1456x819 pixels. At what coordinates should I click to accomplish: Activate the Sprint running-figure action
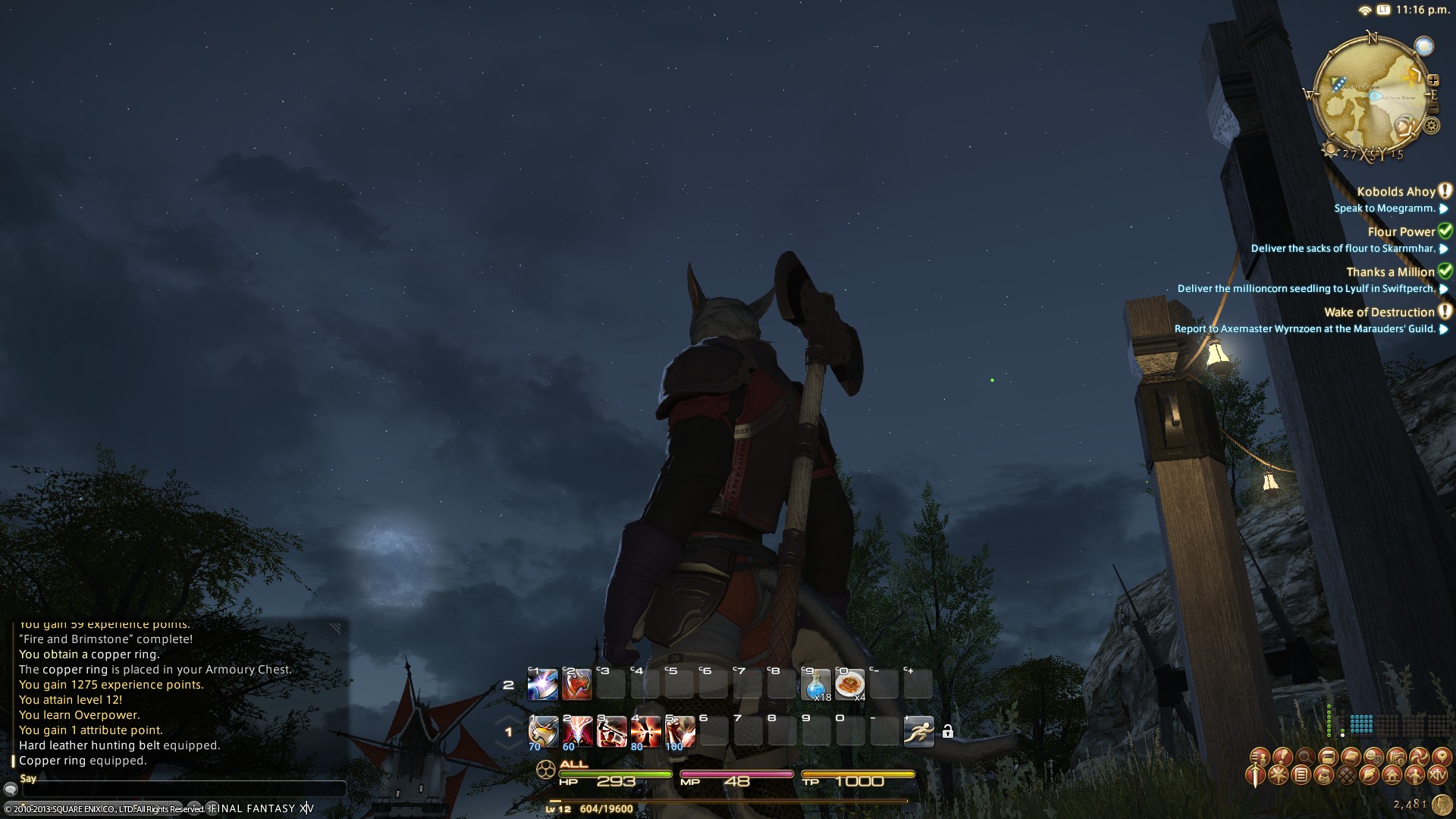[918, 732]
